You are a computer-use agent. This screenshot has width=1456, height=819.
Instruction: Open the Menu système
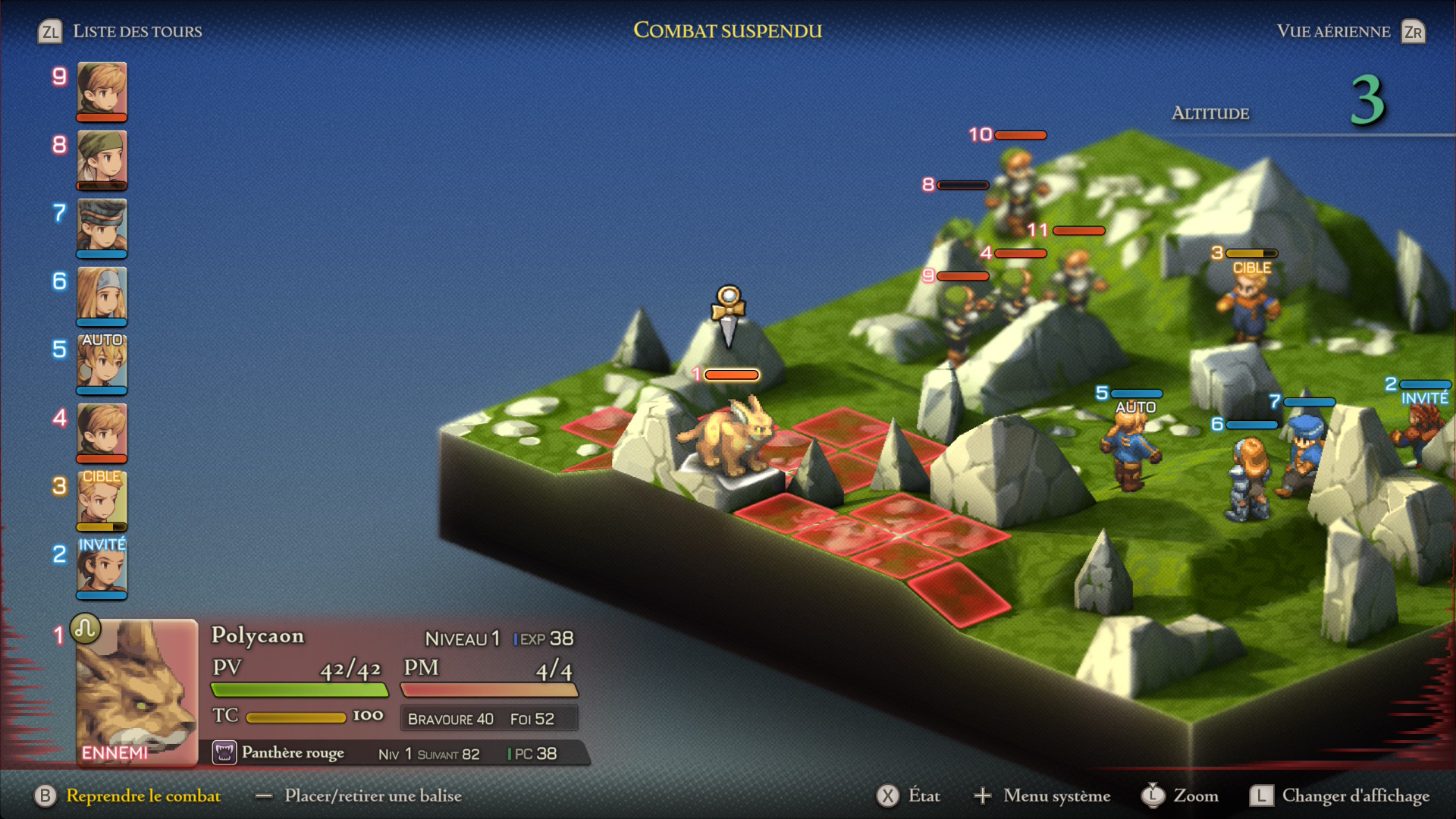(x=1056, y=795)
